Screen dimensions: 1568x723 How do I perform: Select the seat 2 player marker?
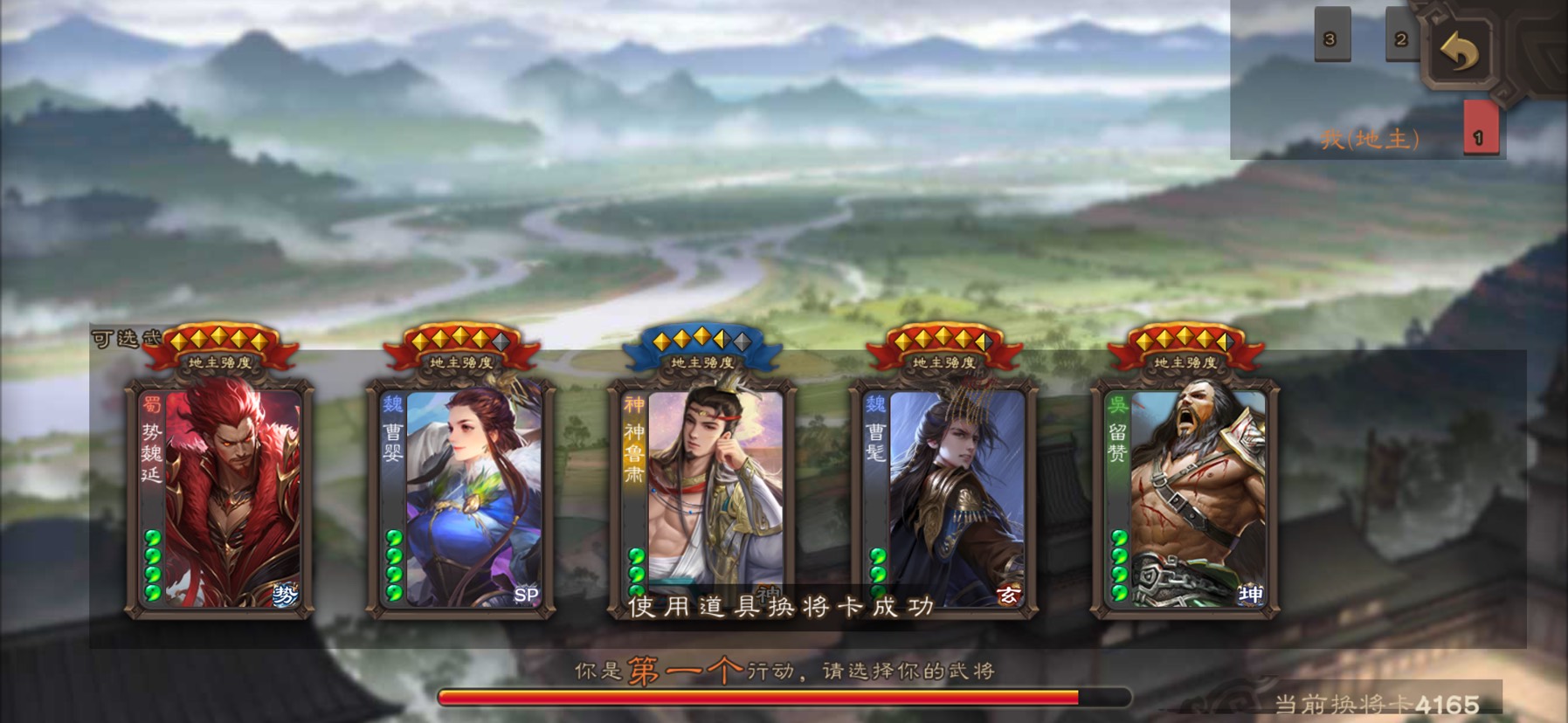point(1401,38)
